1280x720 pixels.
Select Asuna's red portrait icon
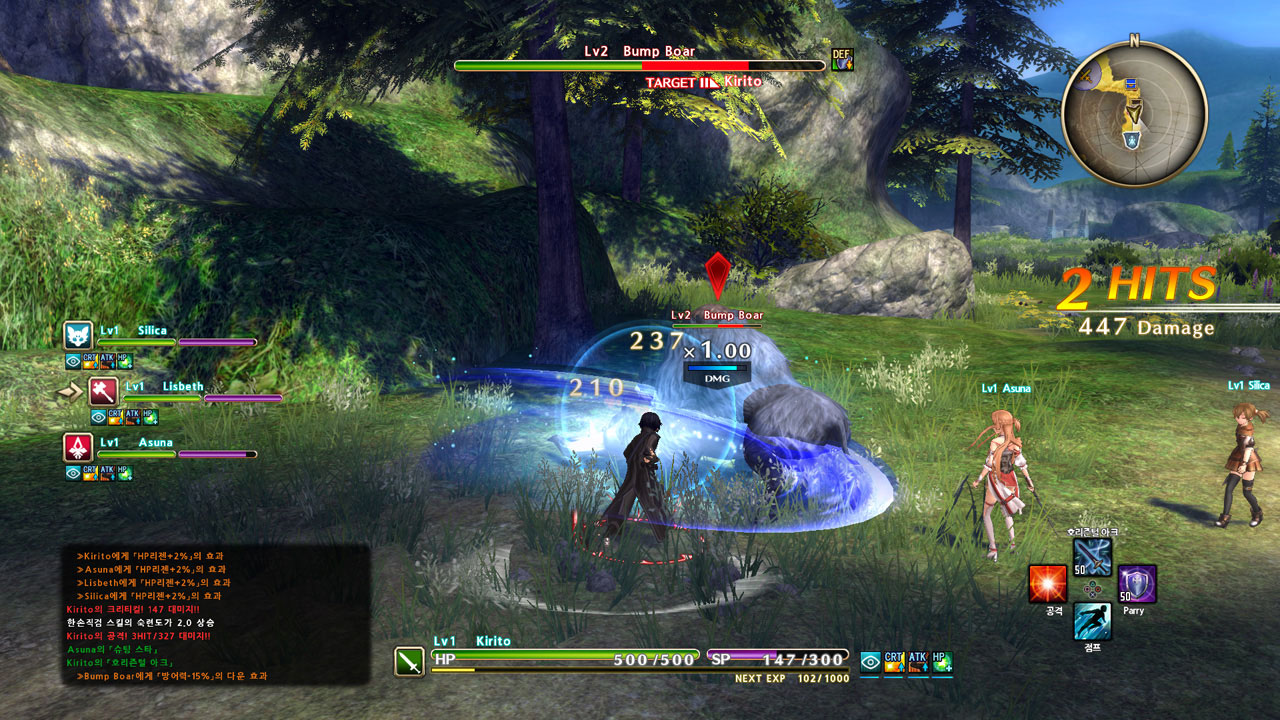(78, 447)
